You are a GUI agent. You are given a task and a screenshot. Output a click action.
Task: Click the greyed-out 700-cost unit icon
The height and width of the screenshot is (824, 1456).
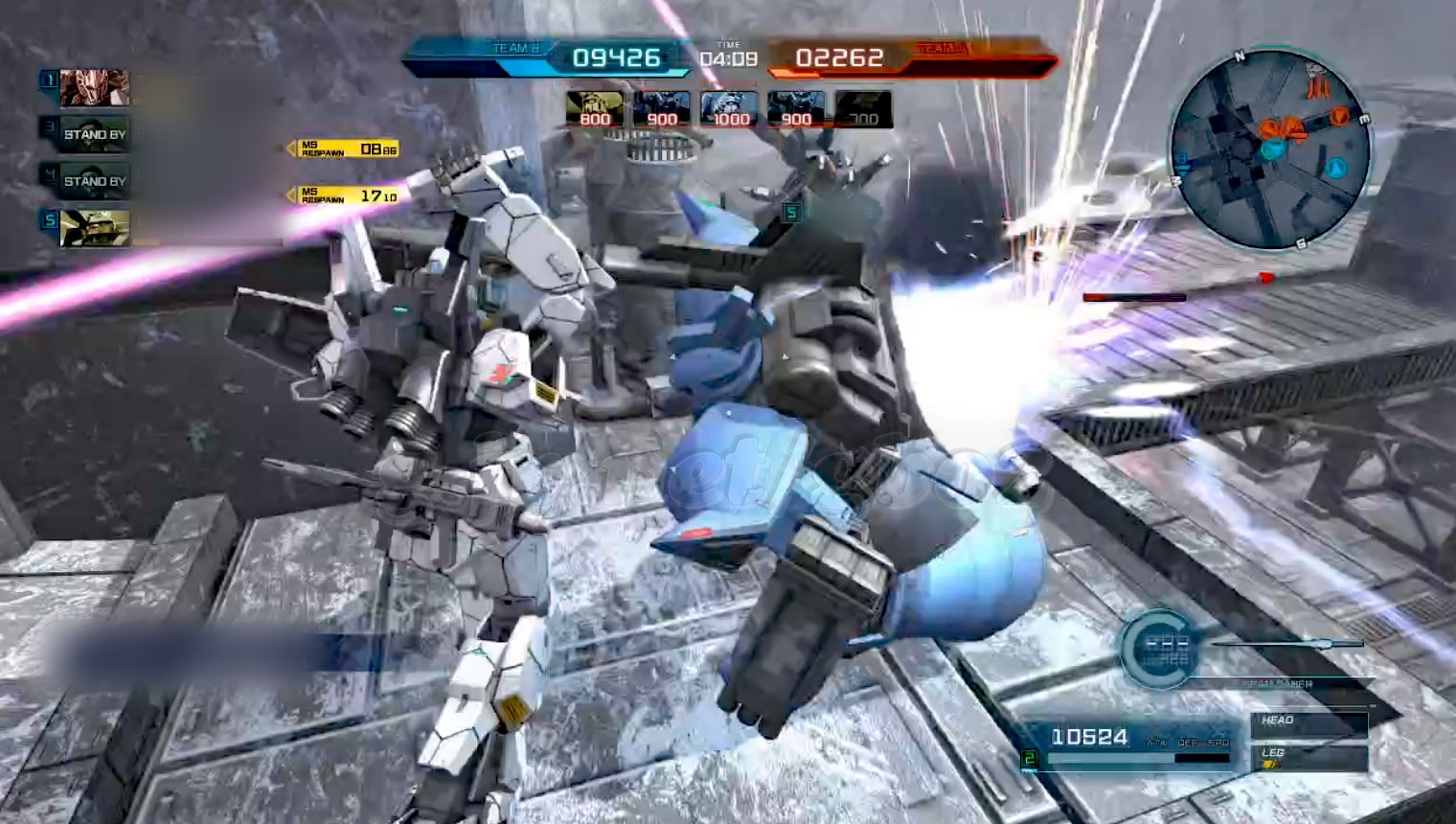point(863,109)
